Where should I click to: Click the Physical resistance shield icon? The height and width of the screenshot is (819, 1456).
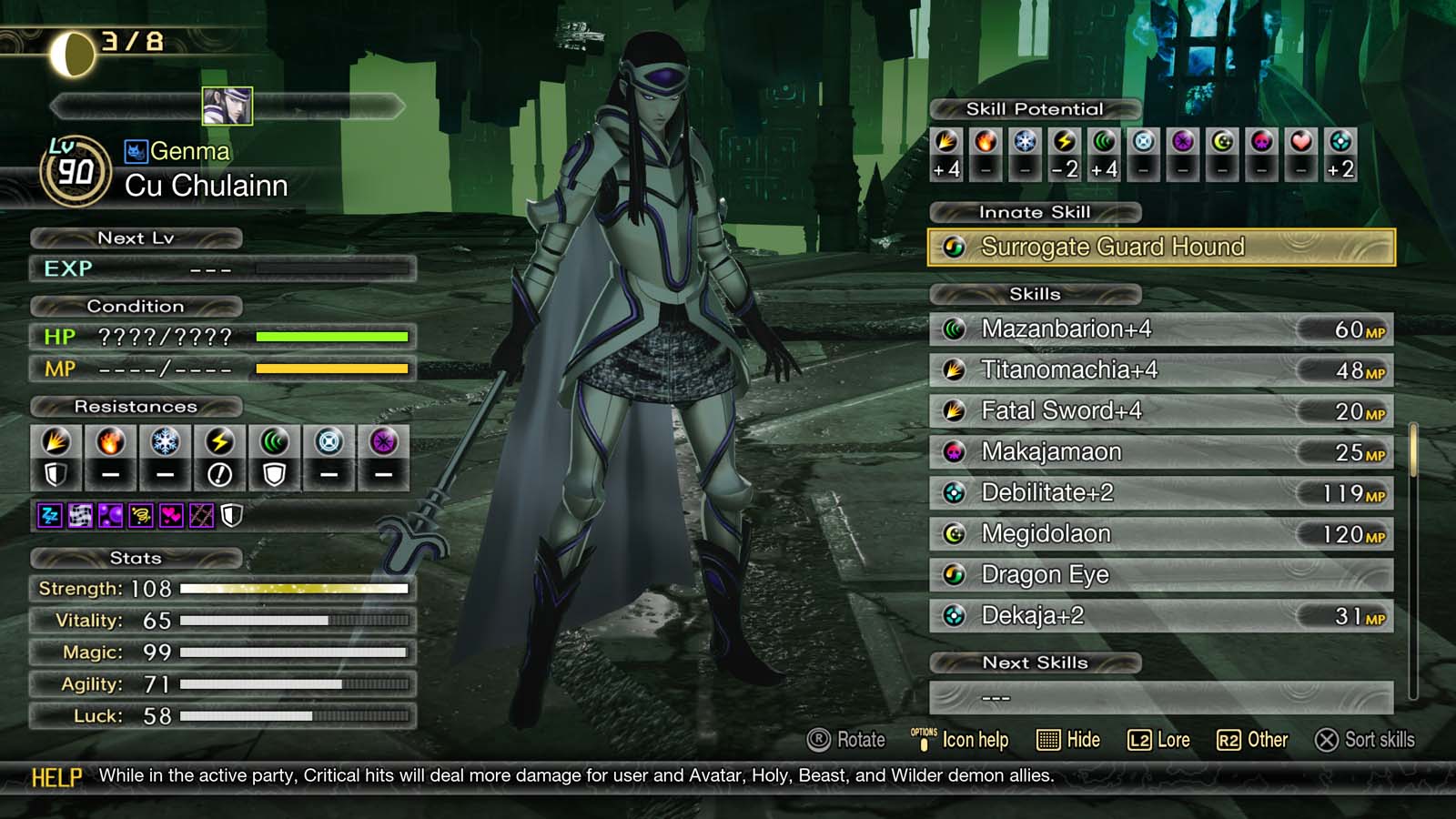point(56,474)
